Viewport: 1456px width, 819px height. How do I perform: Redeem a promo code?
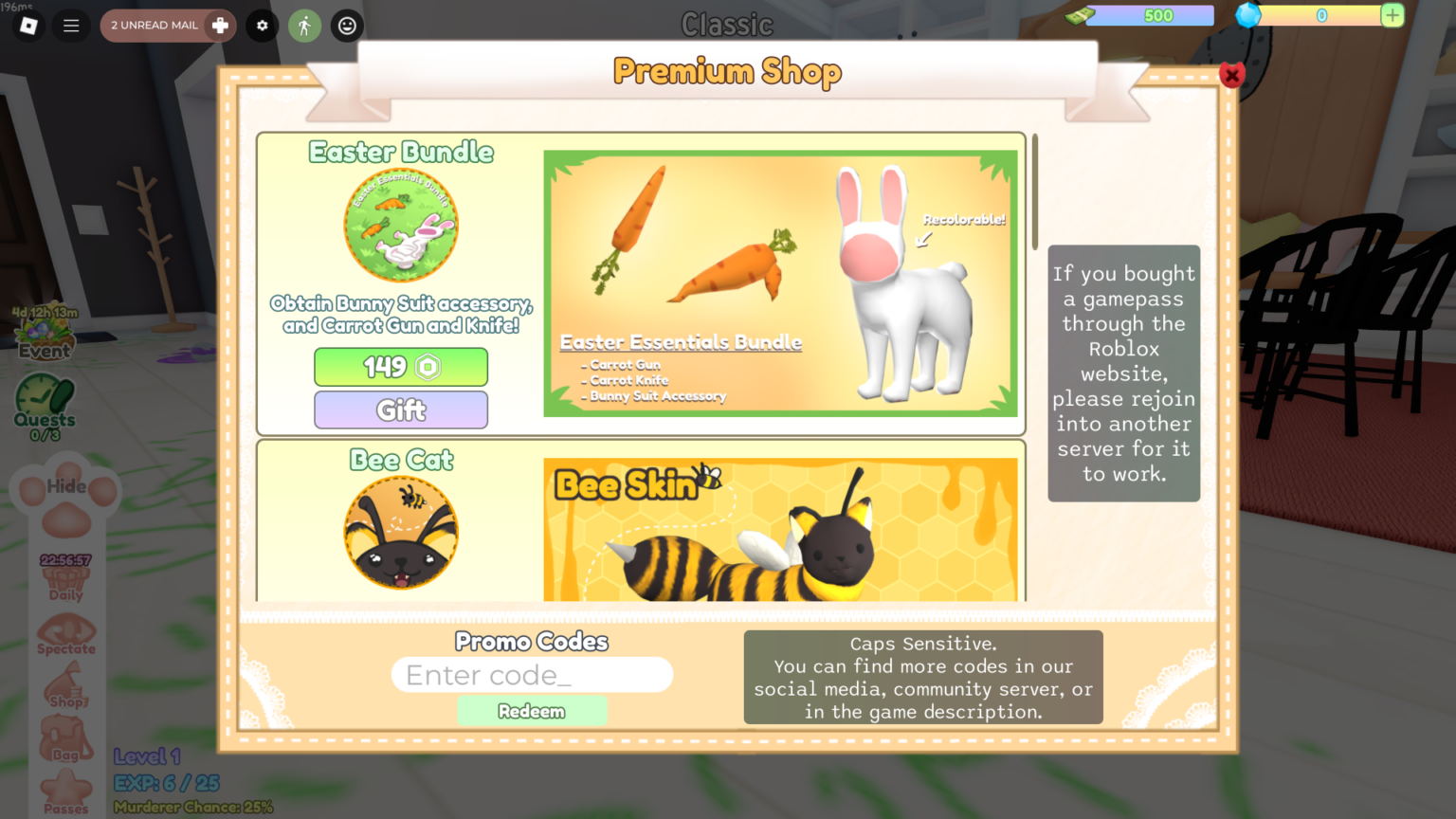pyautogui.click(x=532, y=710)
